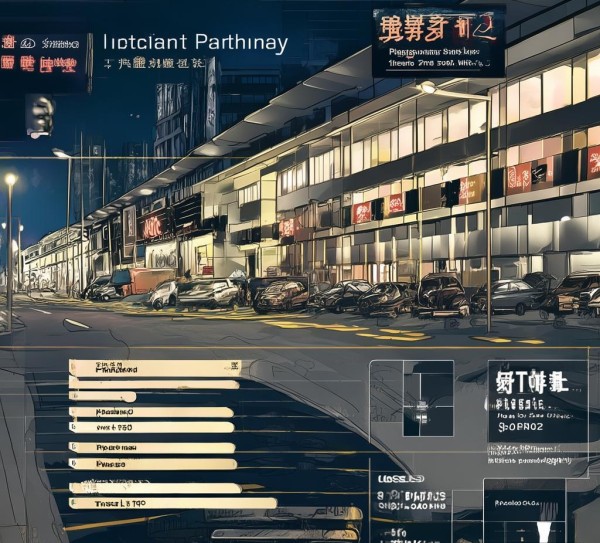Open the bottom-right preview thumbnail
Image resolution: width=600 pixels, height=543 pixels.
click(x=523, y=509)
